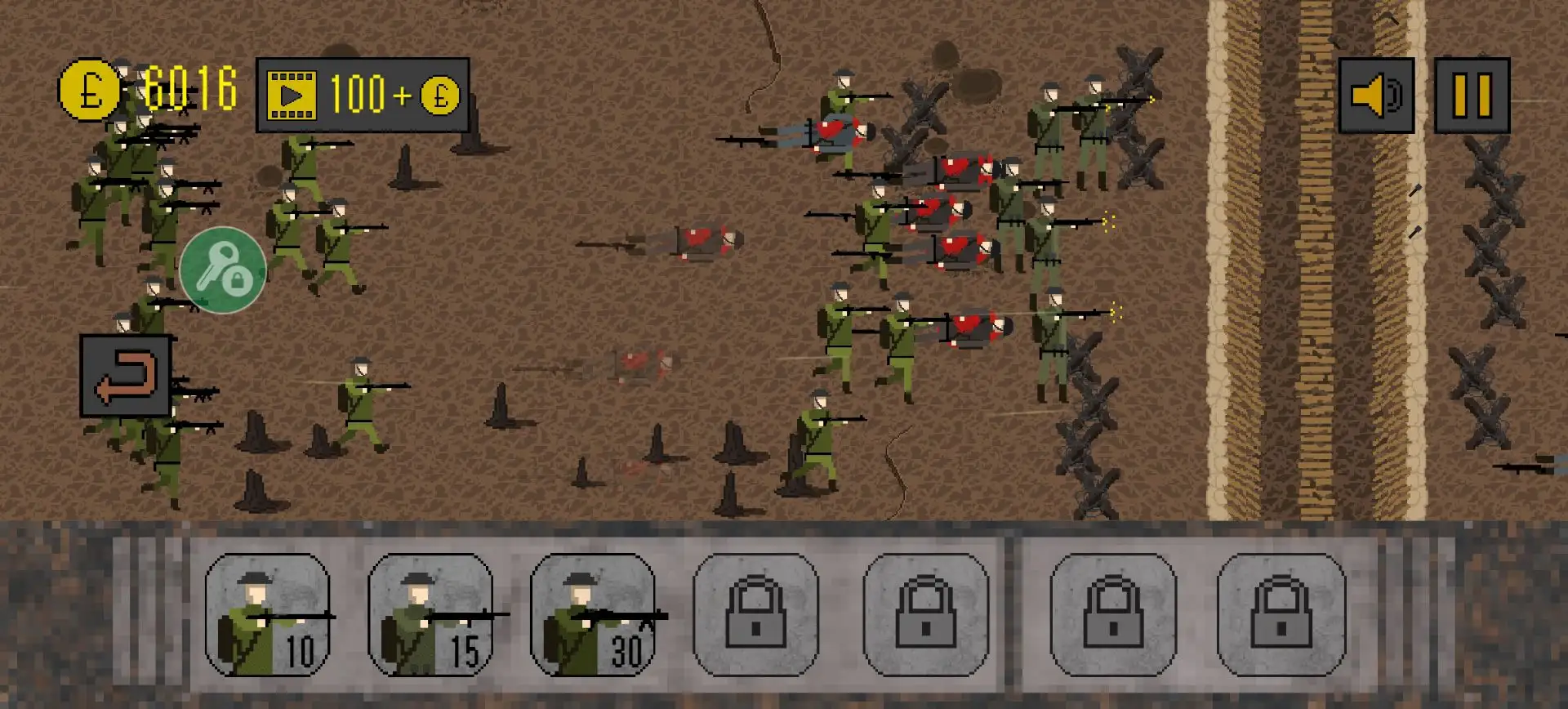The height and width of the screenshot is (709, 1568).
Task: Watch the video ad for 100 coins
Action: (x=362, y=95)
